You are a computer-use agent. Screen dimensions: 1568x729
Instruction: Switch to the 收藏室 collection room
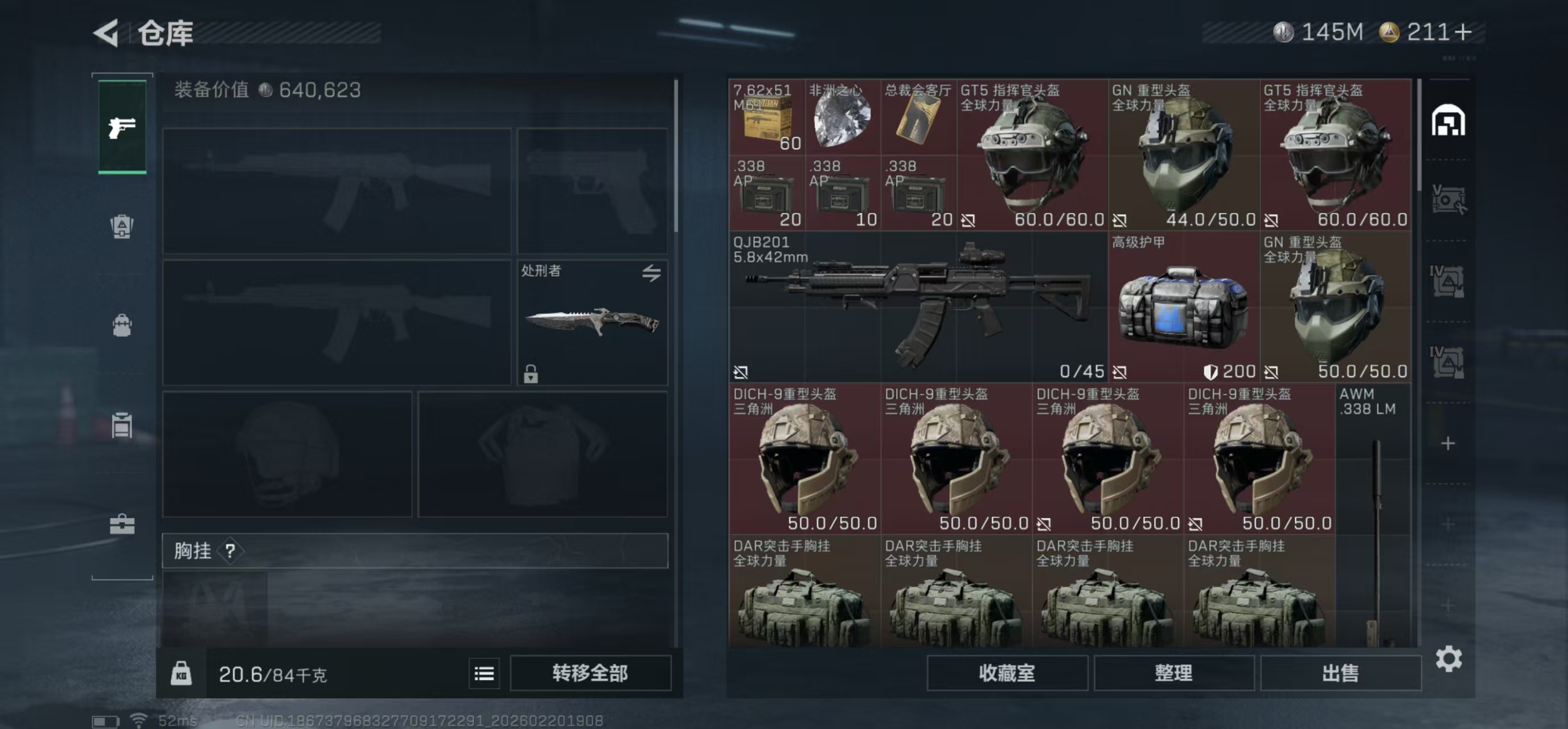[1007, 673]
